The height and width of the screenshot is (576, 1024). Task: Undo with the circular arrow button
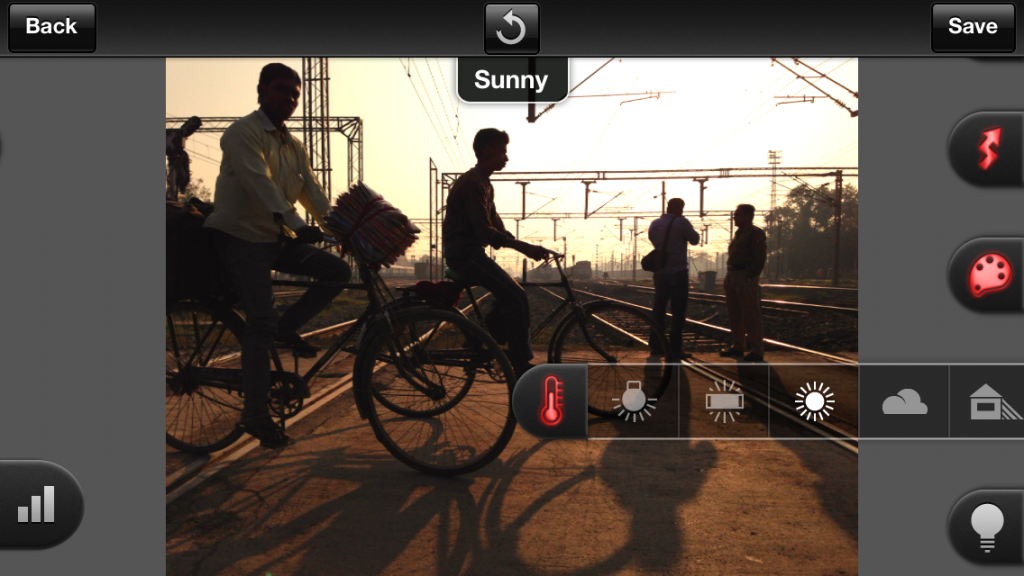click(511, 27)
